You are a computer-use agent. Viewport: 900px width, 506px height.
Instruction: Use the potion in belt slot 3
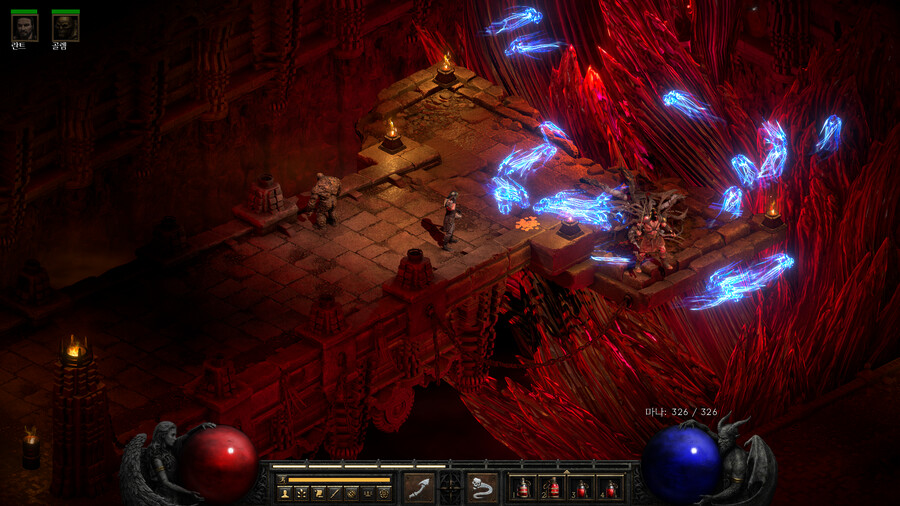581,488
